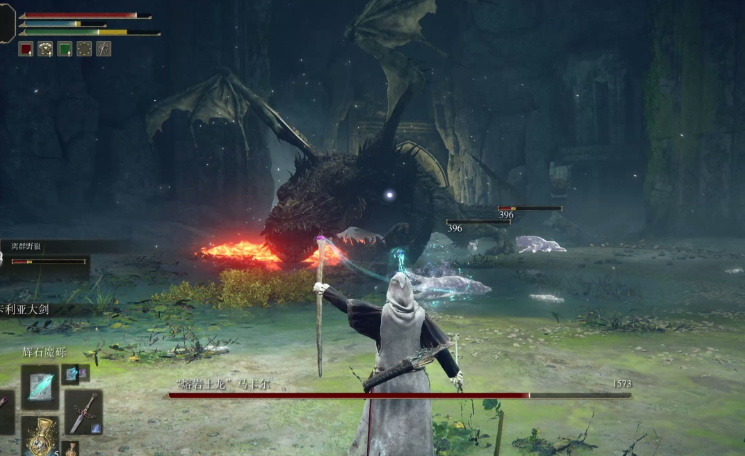Select the right-hand sword weapon slot

[83, 411]
